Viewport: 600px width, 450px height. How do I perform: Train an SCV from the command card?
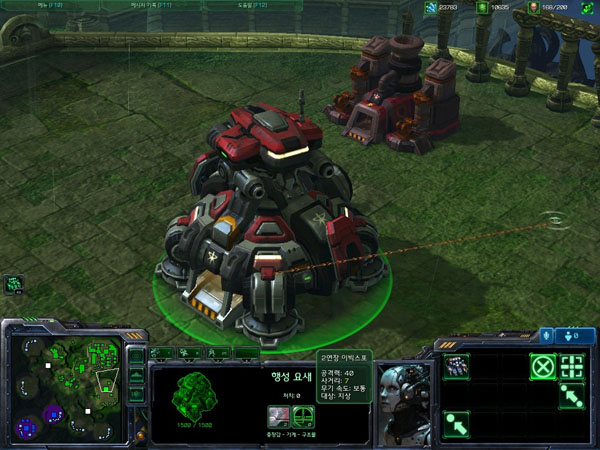coord(456,366)
